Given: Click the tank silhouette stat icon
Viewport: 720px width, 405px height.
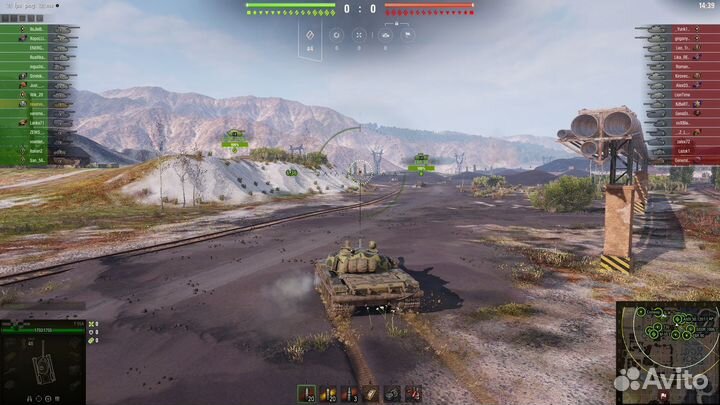Looking at the screenshot, I should (x=384, y=34).
